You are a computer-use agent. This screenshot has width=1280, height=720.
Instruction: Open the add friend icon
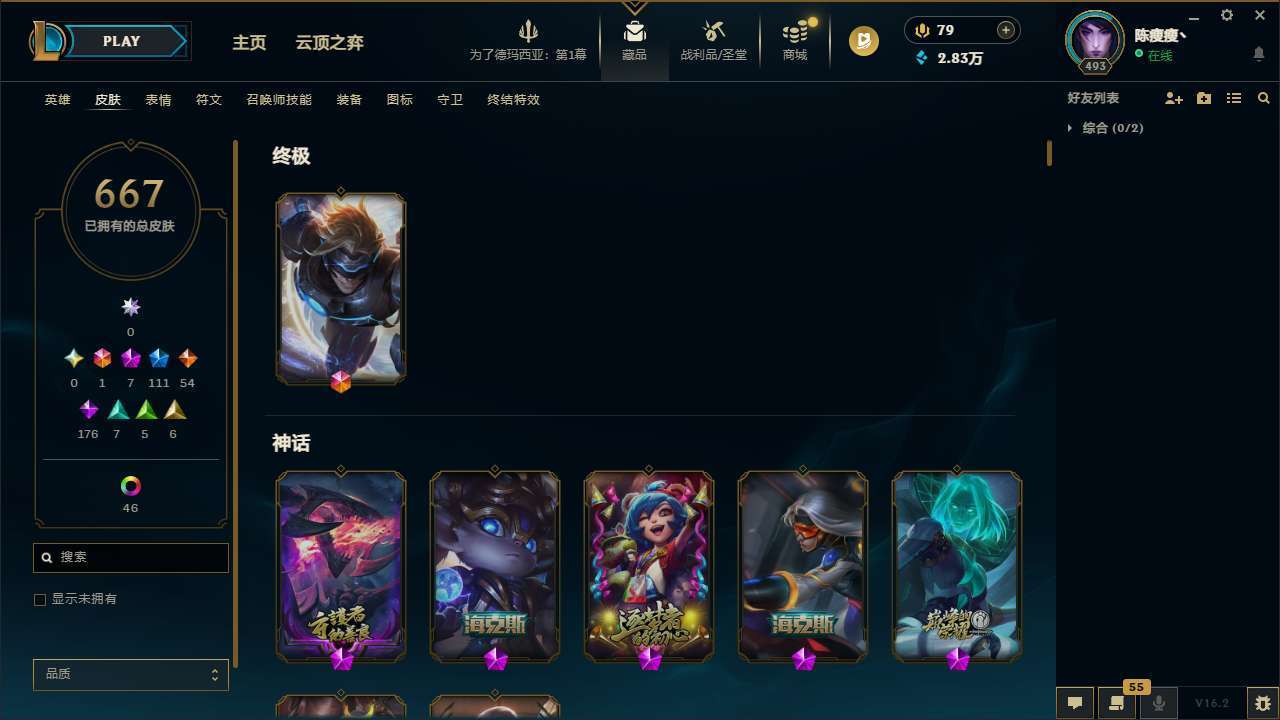pos(1174,98)
